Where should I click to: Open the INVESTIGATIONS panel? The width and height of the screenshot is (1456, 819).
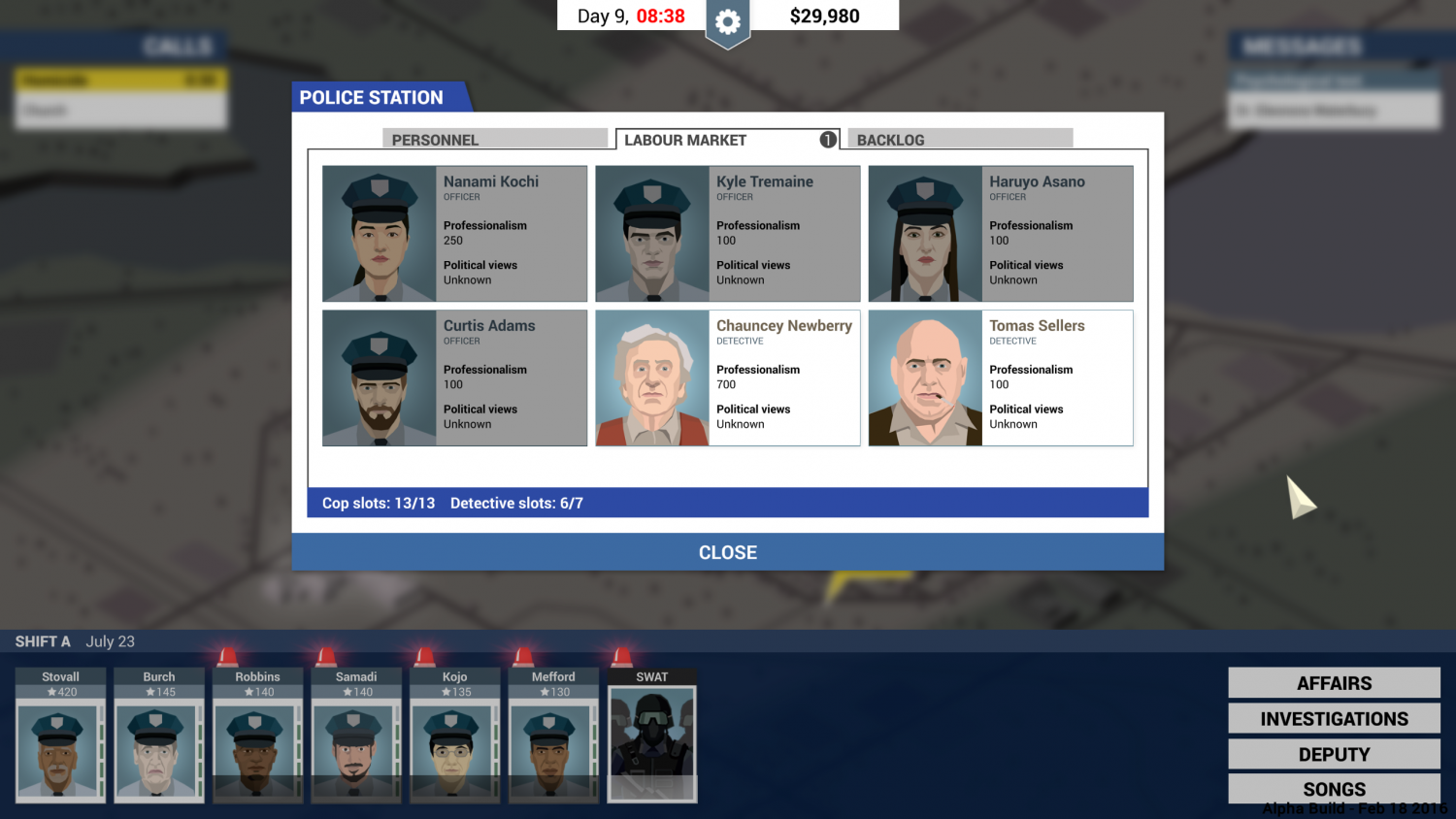(x=1334, y=718)
